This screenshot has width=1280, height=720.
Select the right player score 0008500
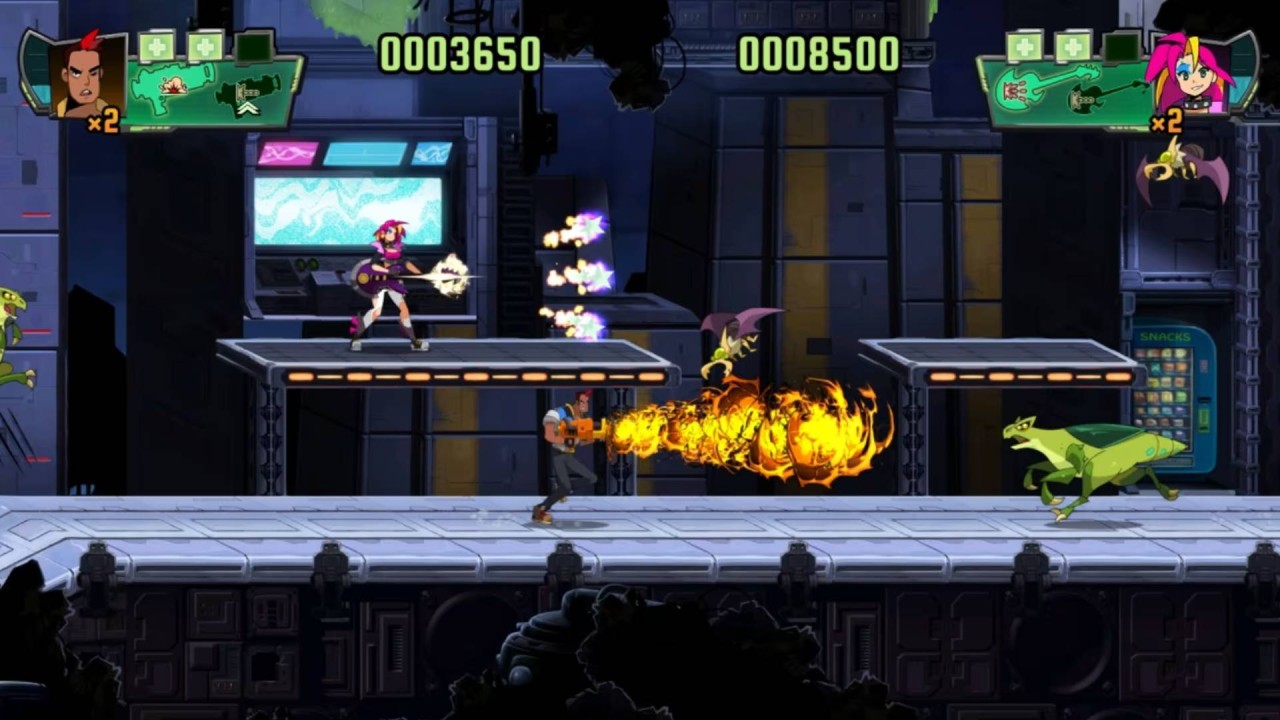[x=820, y=55]
